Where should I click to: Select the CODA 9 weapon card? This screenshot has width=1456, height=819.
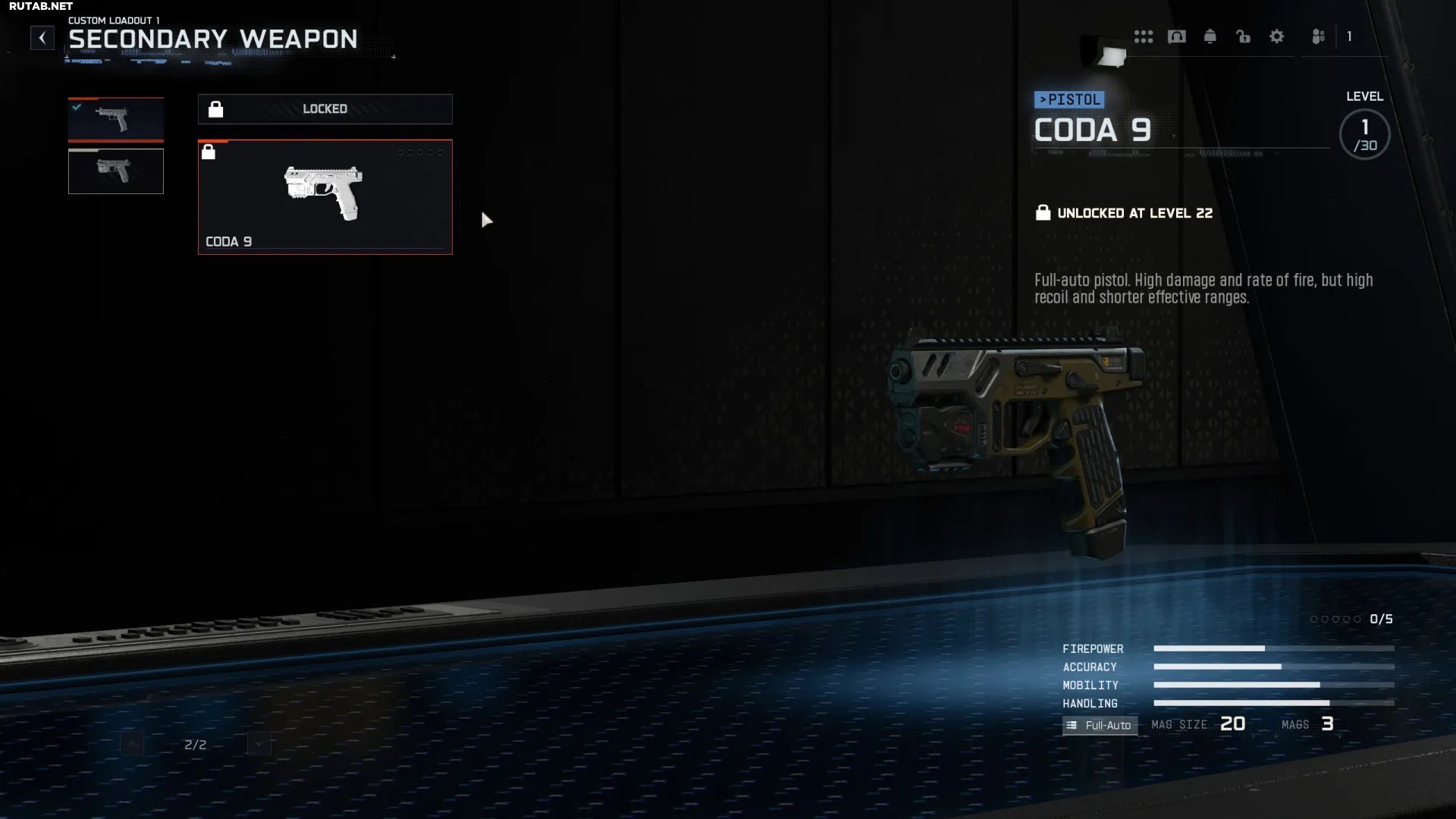point(325,196)
